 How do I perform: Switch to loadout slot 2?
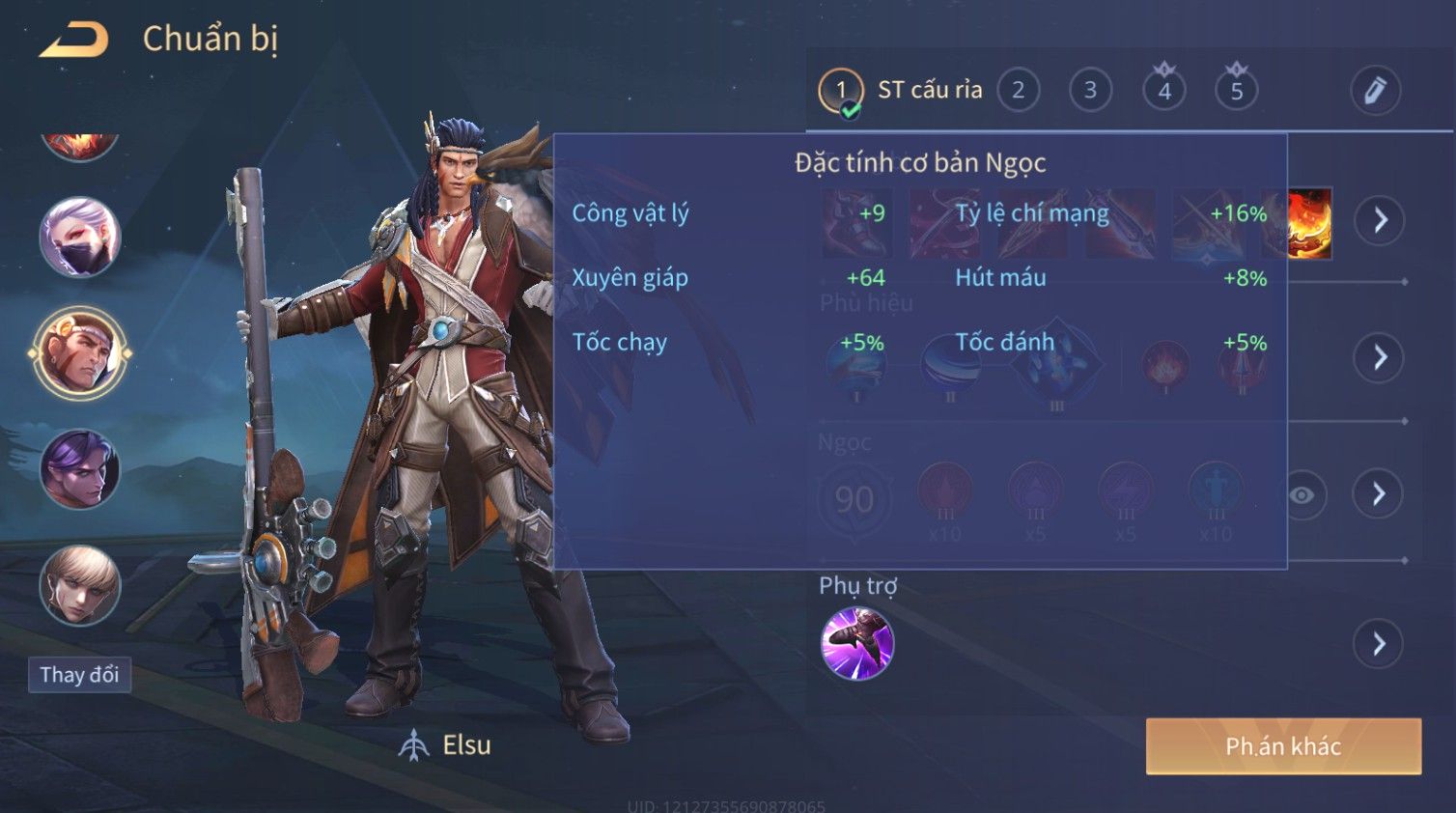click(1018, 91)
